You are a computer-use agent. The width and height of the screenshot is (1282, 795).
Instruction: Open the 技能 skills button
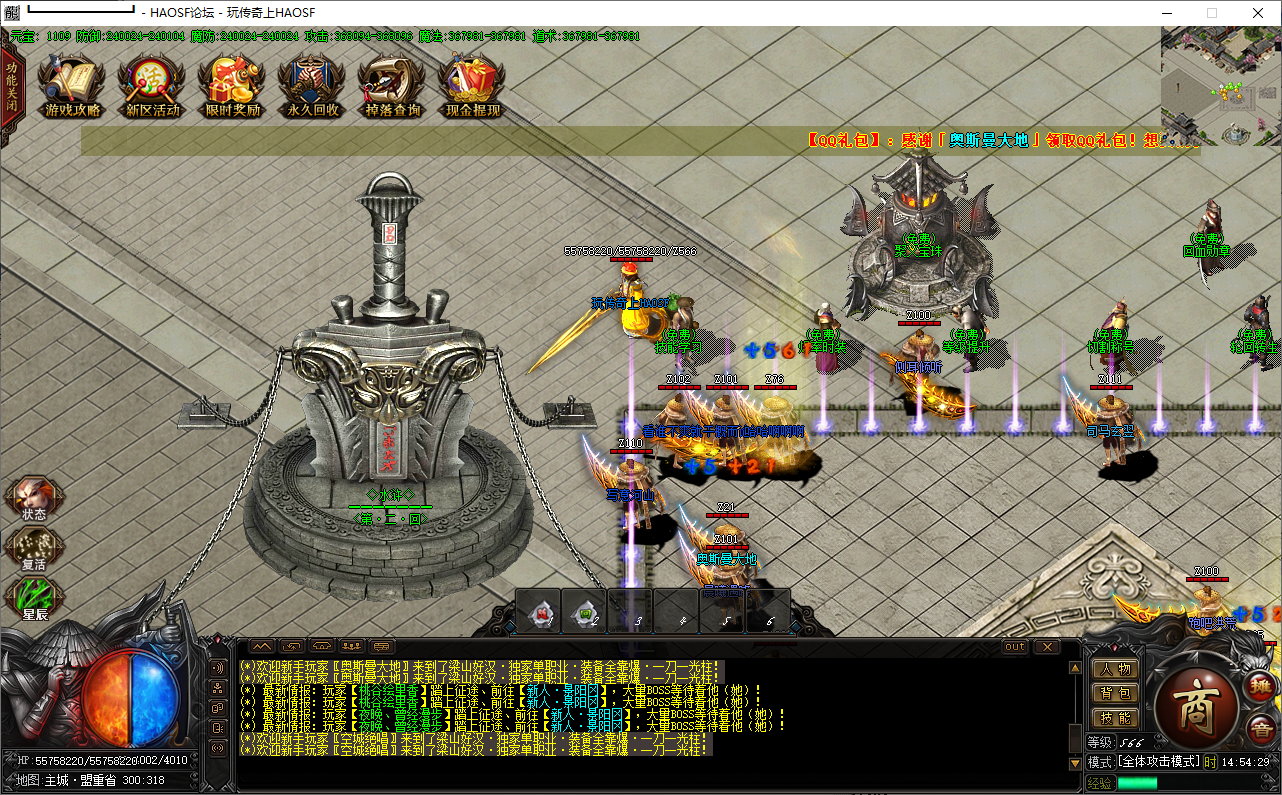pyautogui.click(x=1114, y=717)
